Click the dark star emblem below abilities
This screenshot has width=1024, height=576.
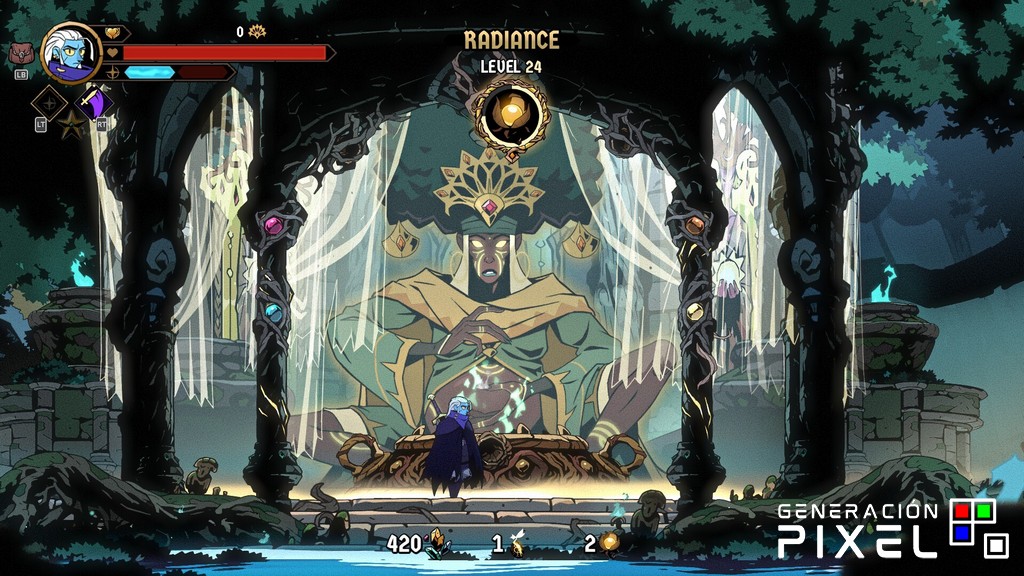pyautogui.click(x=72, y=126)
